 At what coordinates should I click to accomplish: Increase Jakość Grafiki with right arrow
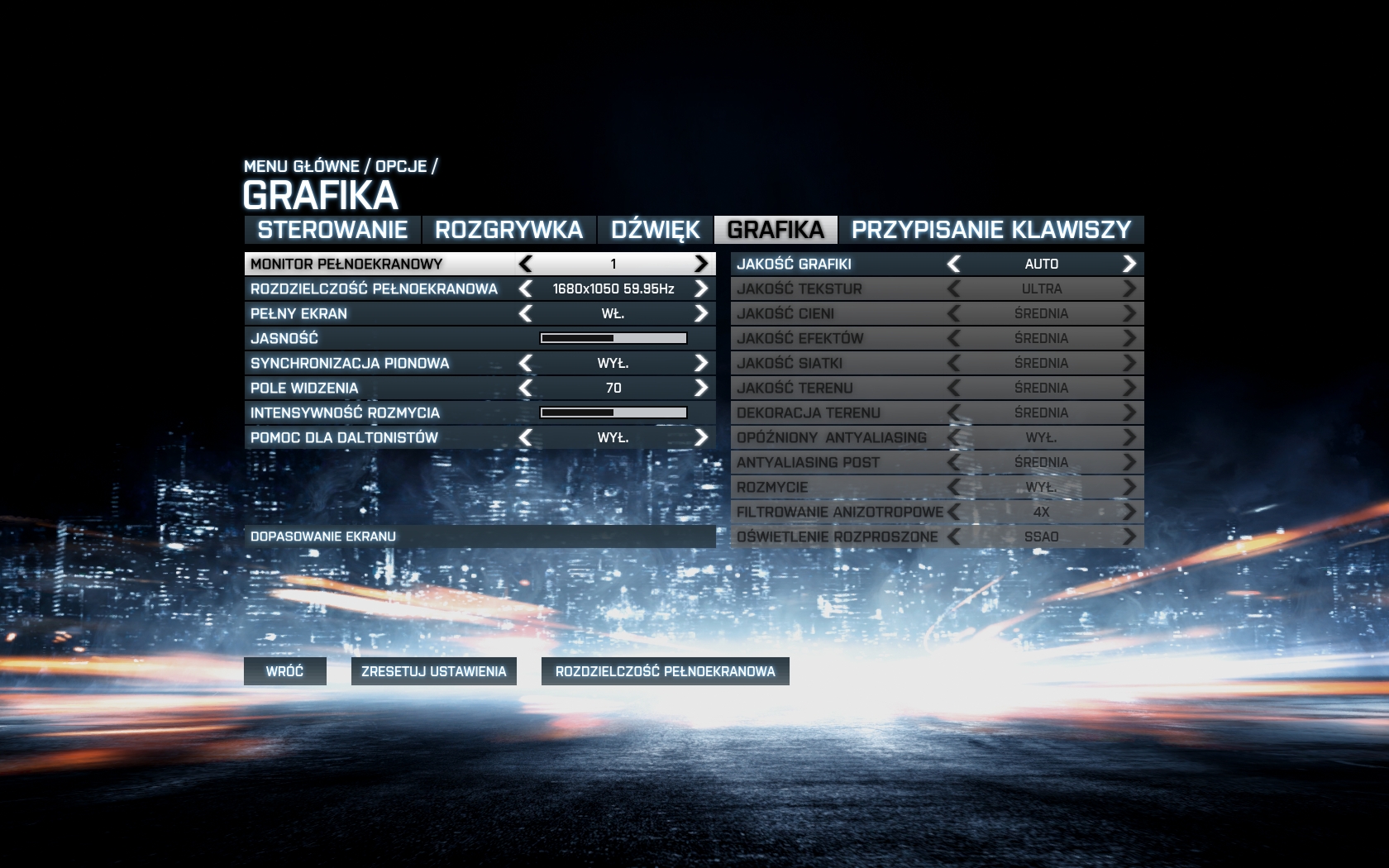pos(1129,264)
